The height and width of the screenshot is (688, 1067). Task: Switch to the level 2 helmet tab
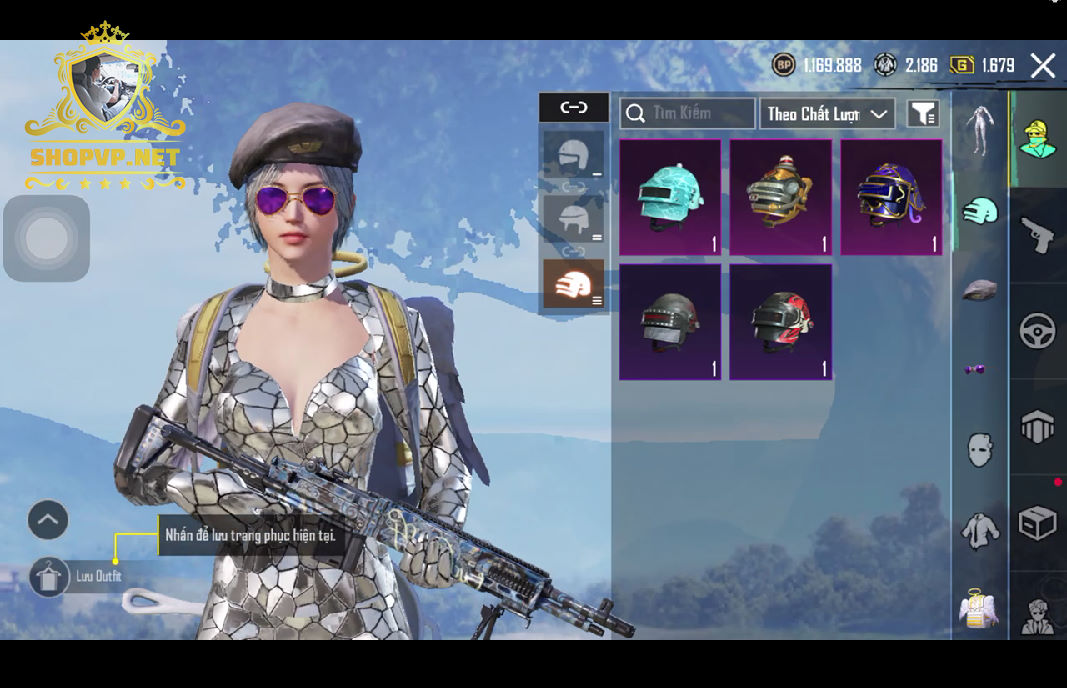(573, 219)
